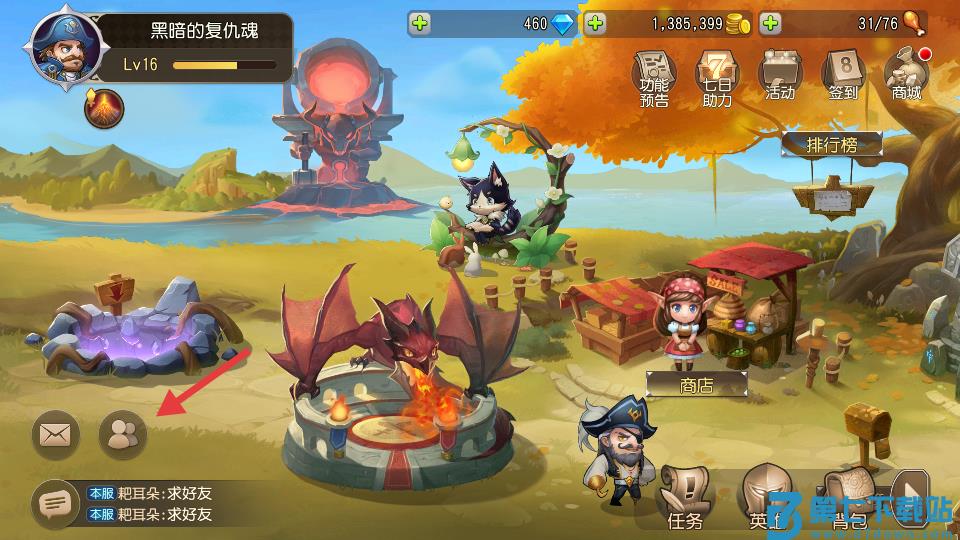This screenshot has width=960, height=540.
Task: Open the 功能预告 feature preview
Action: 655,77
